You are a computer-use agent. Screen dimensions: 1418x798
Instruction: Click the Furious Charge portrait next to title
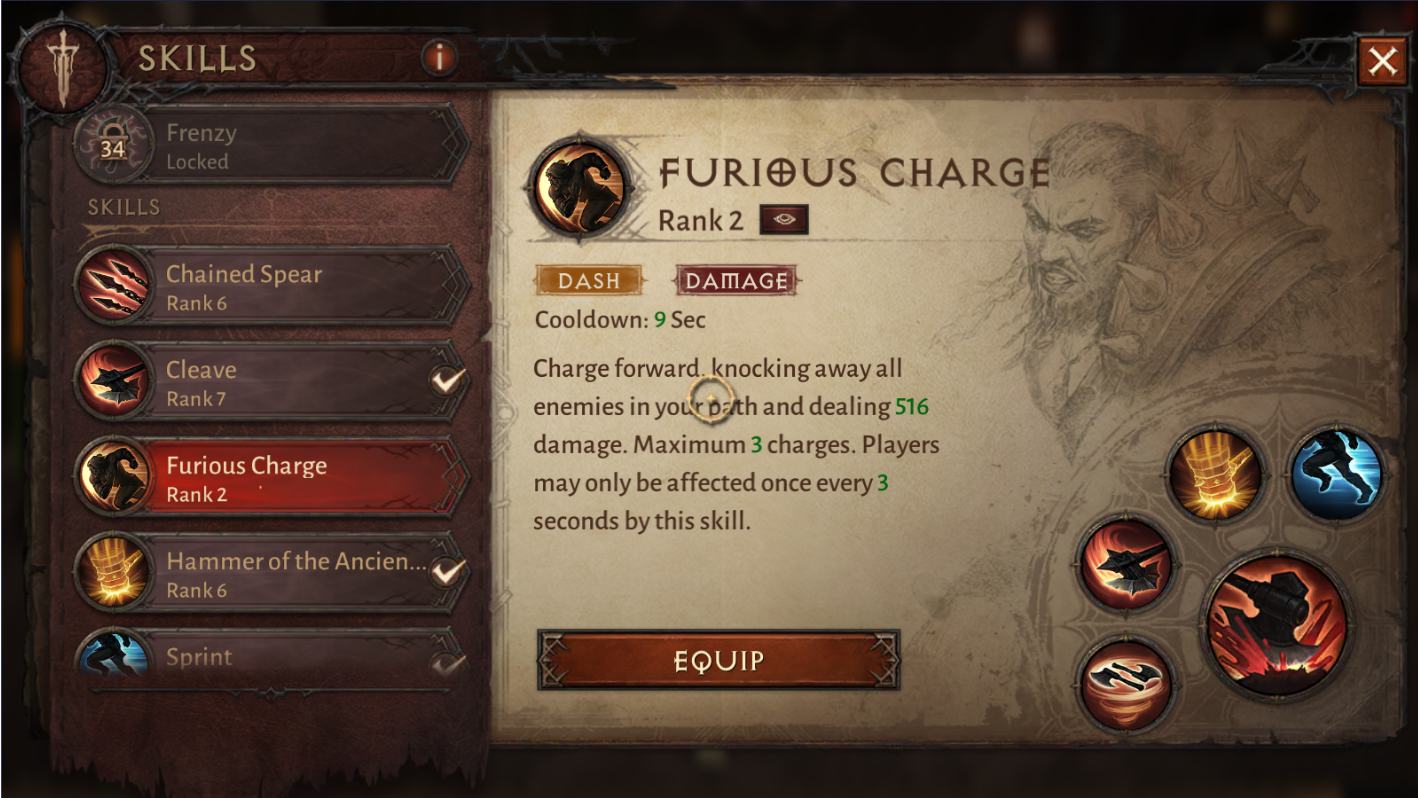[583, 186]
